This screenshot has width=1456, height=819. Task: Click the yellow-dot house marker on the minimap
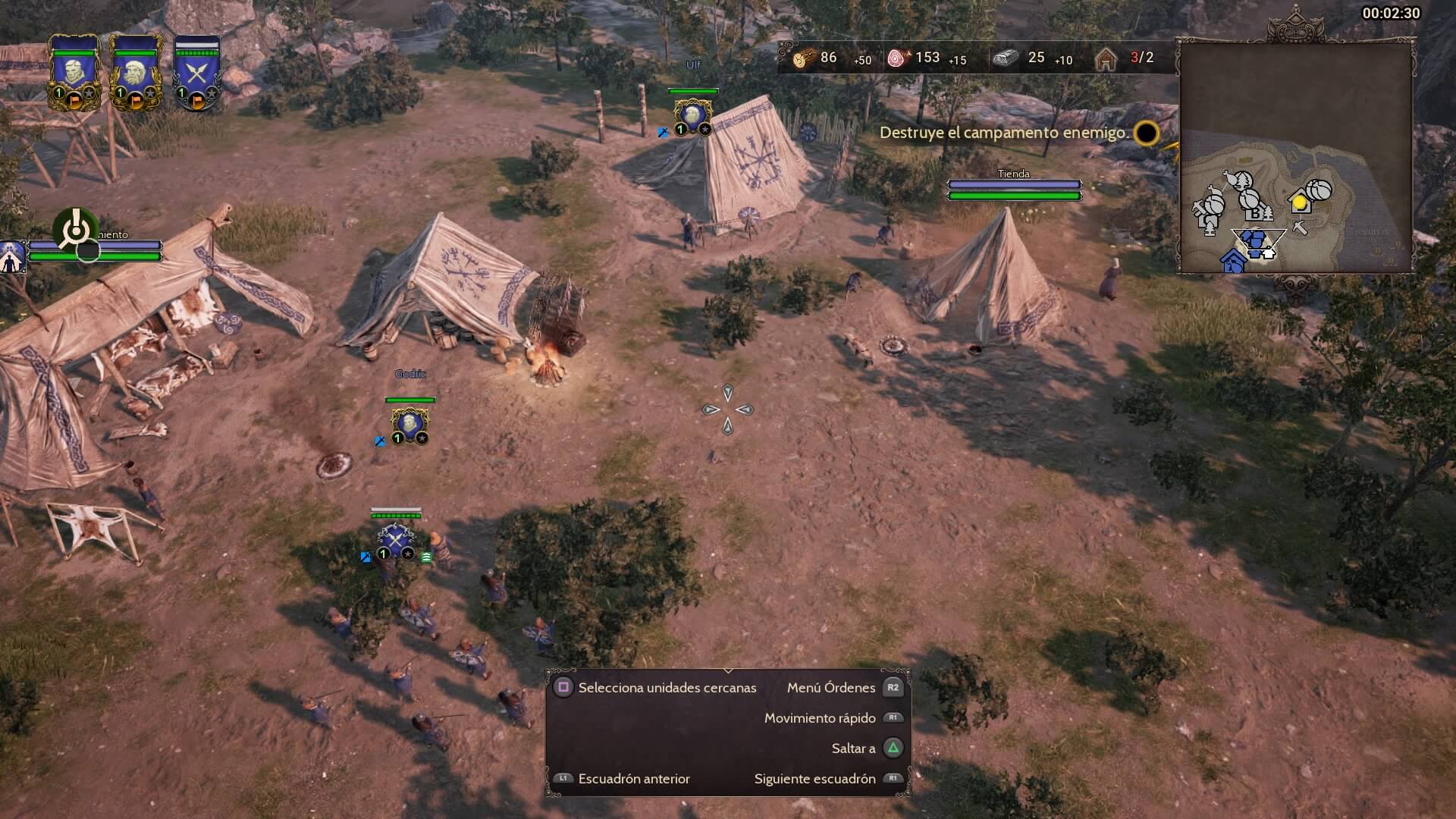coord(1300,202)
